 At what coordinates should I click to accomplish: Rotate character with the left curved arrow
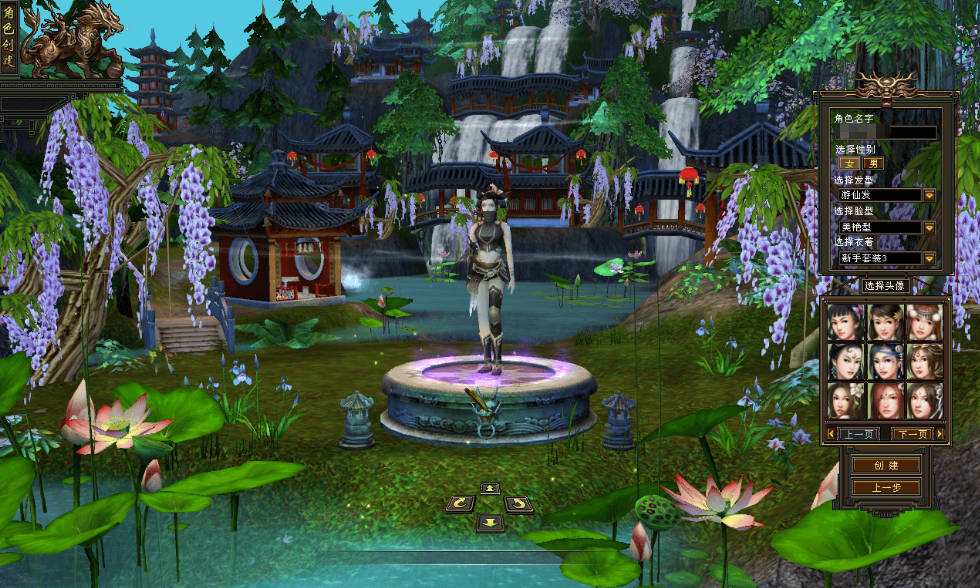pos(461,503)
